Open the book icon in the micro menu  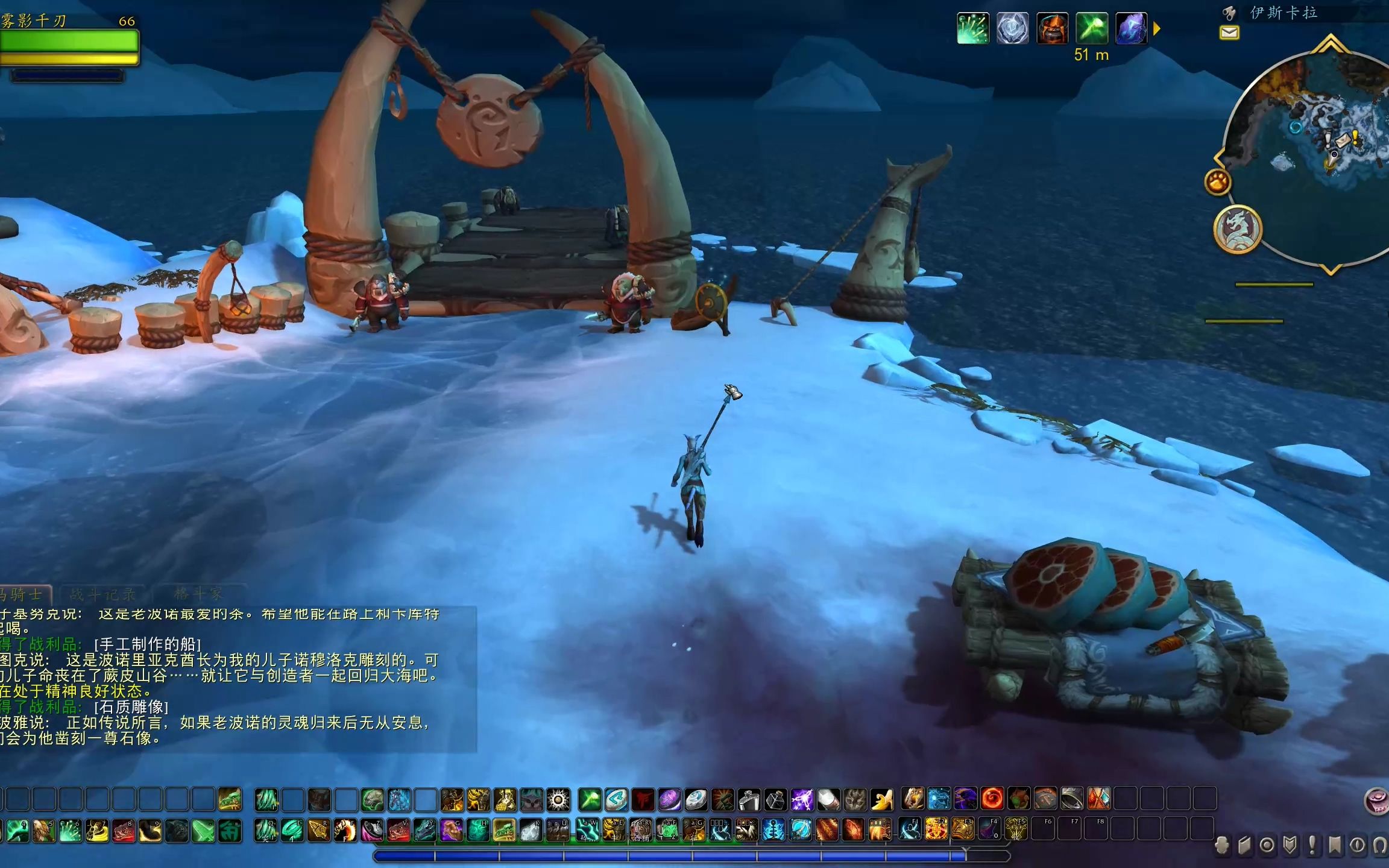[x=1244, y=846]
